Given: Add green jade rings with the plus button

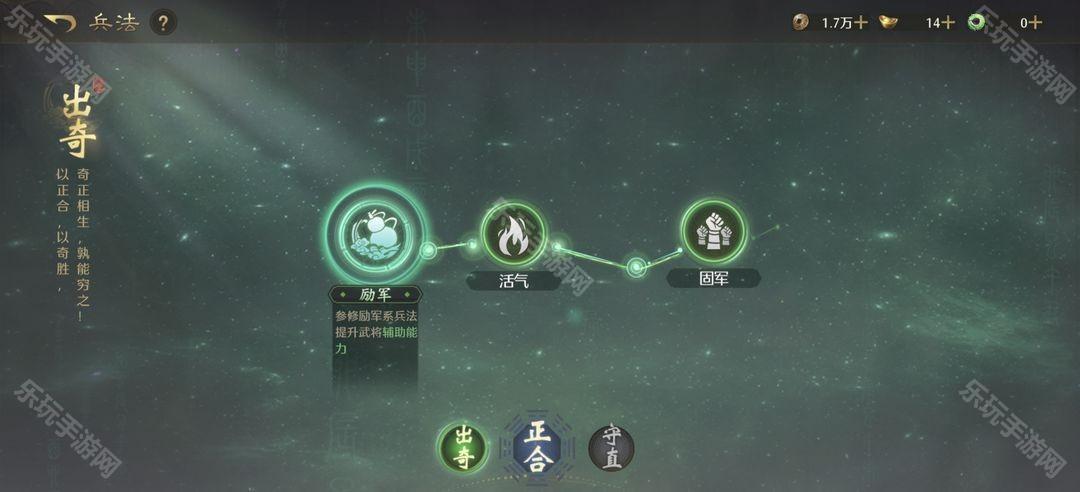Looking at the screenshot, I should point(1036,22).
